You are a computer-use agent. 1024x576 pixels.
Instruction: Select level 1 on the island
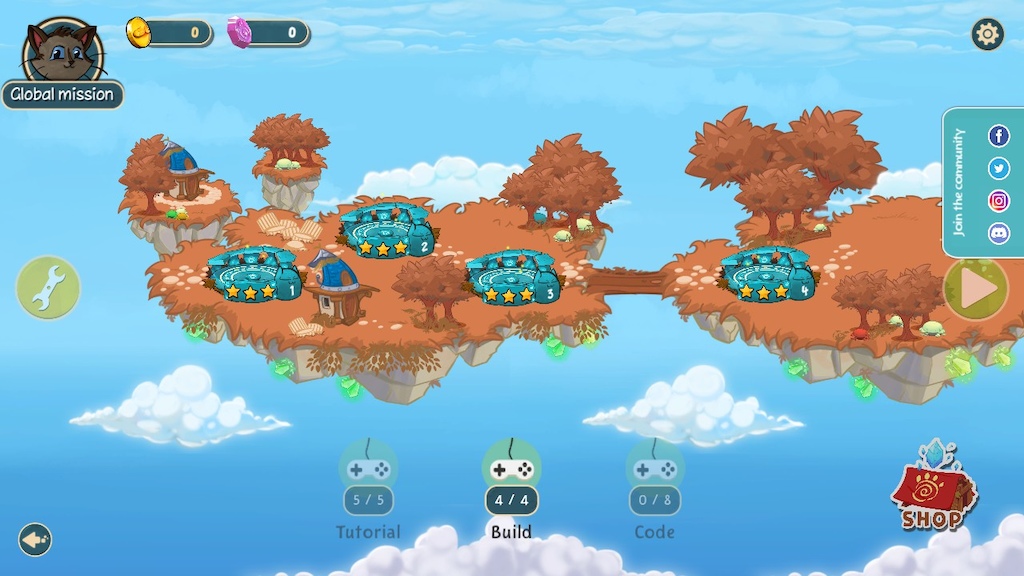tap(253, 275)
